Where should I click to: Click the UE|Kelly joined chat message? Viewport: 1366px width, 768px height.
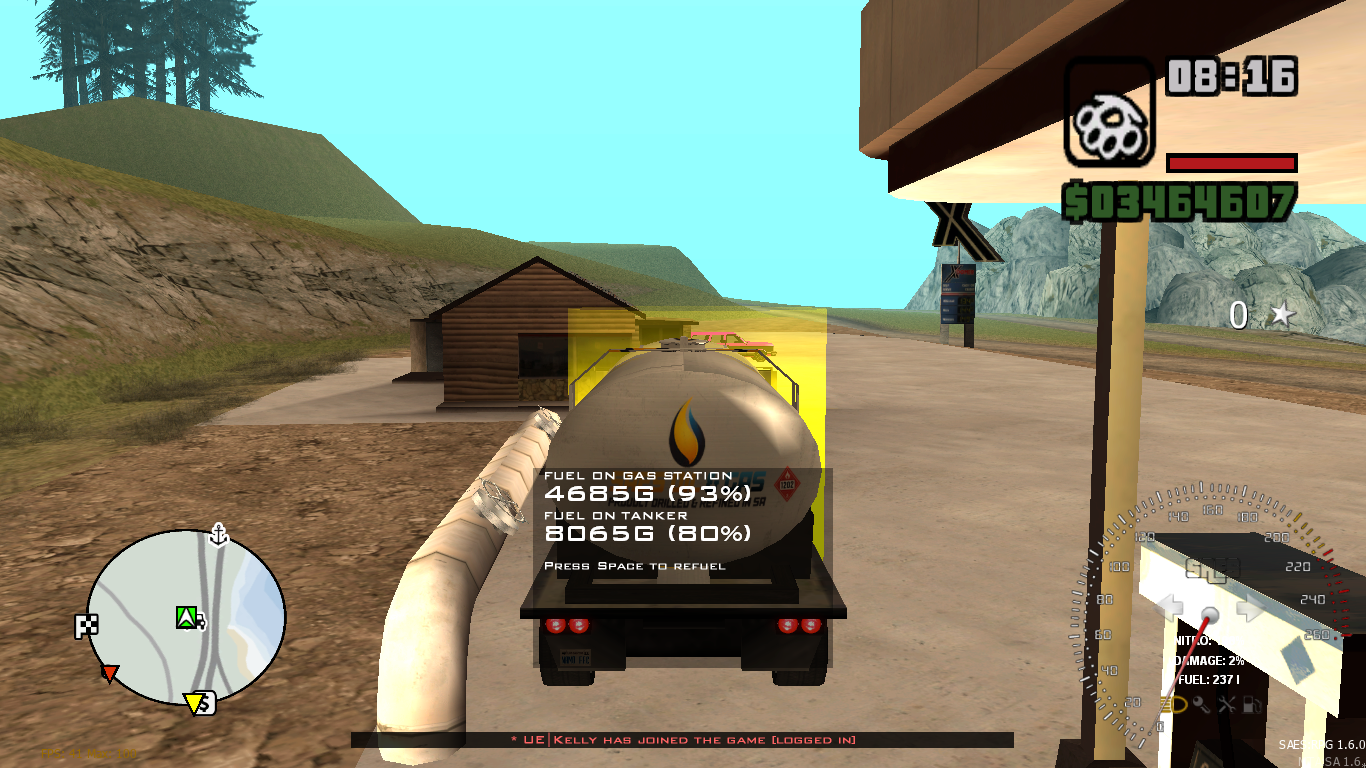681,740
